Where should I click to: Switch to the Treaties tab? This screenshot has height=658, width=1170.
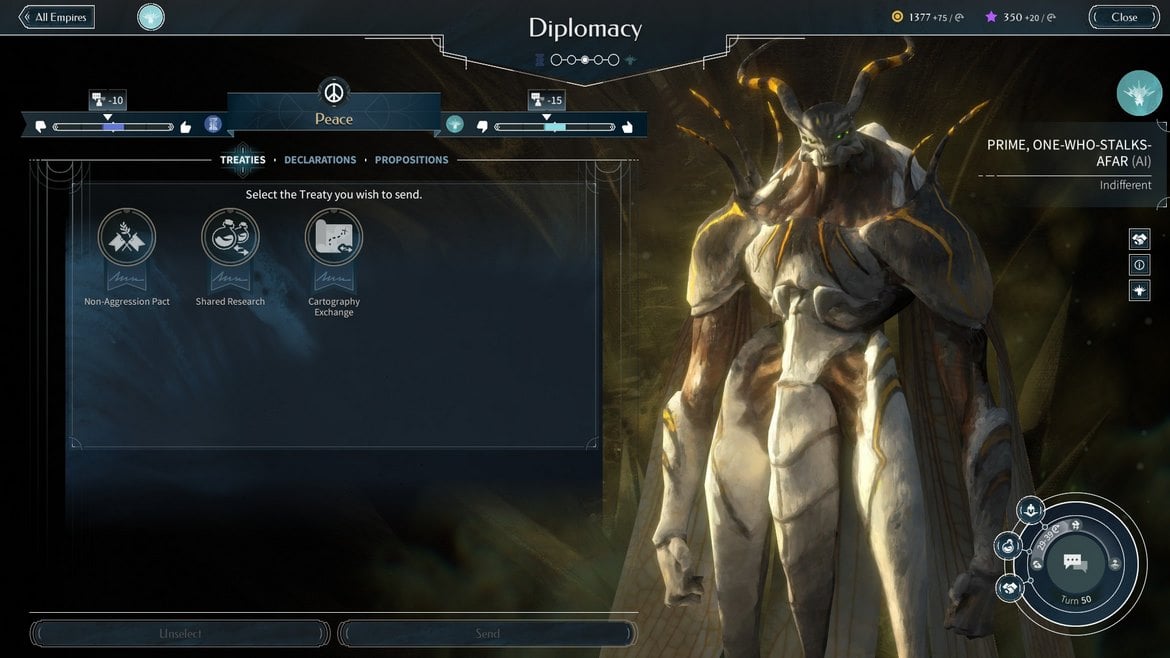[x=243, y=160]
